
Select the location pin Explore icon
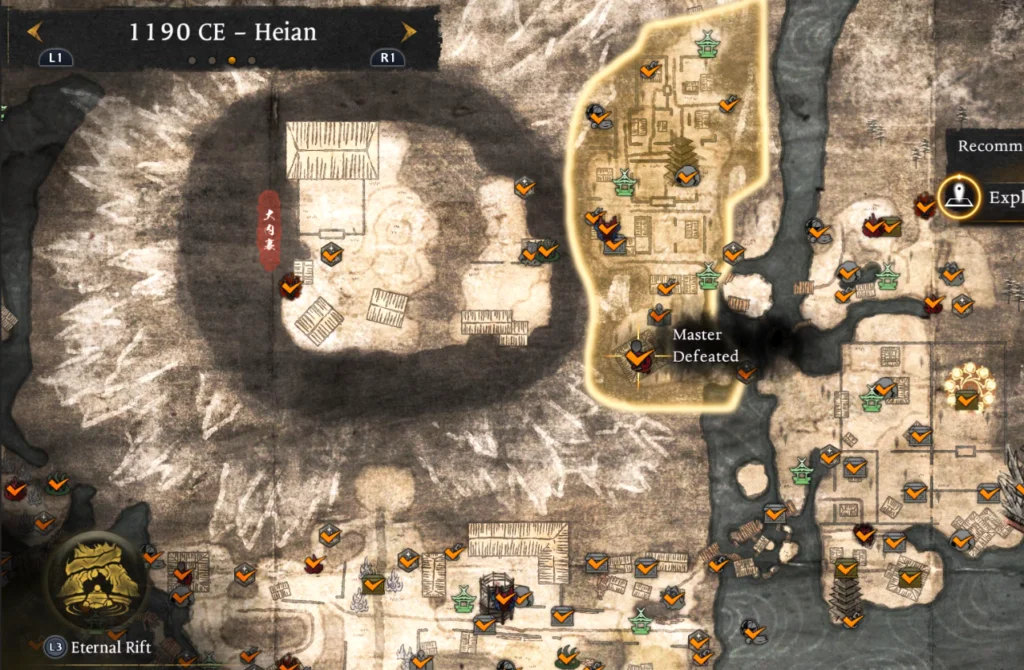(x=958, y=197)
